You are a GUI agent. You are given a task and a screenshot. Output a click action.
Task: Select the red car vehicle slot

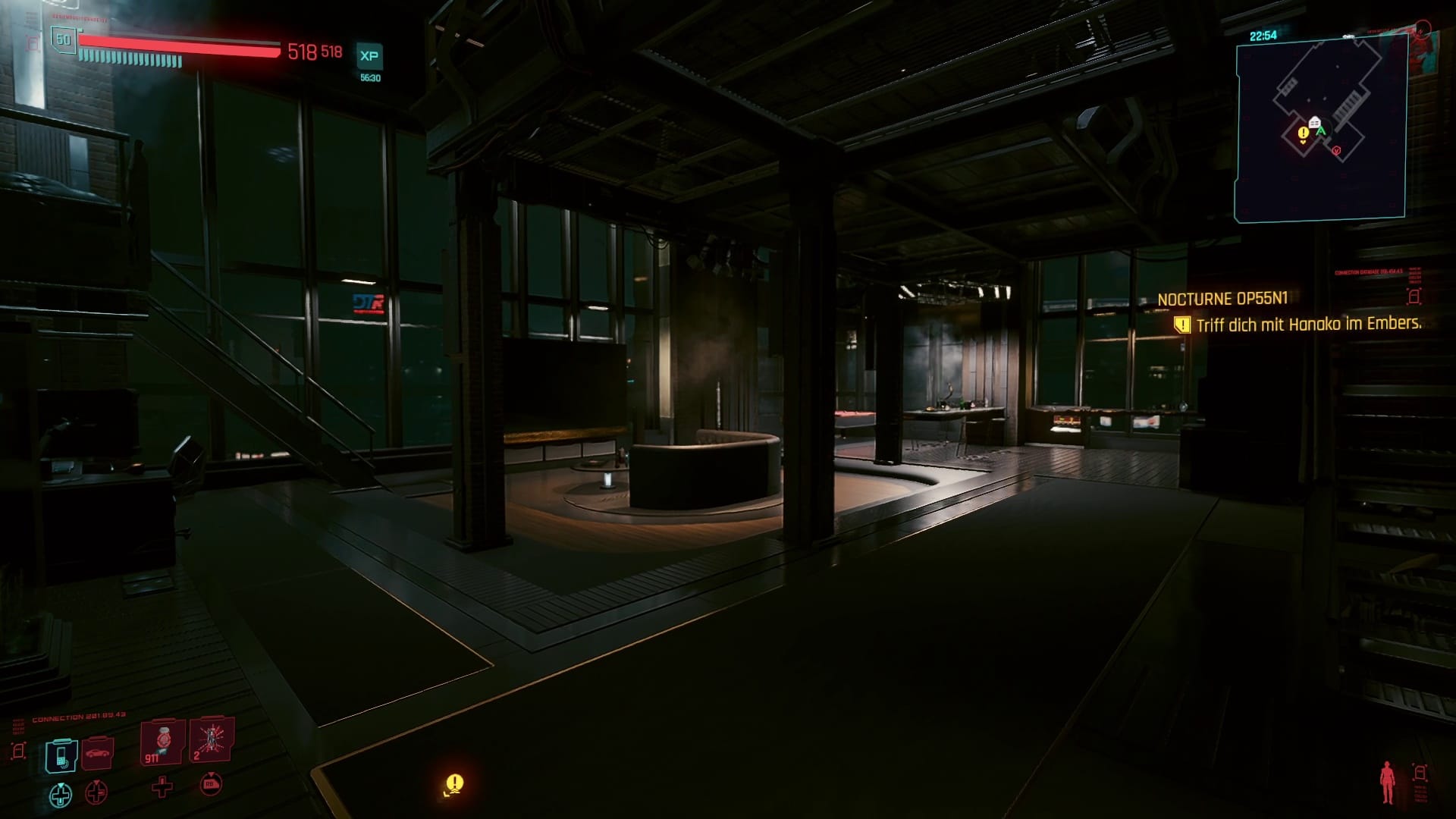point(99,753)
